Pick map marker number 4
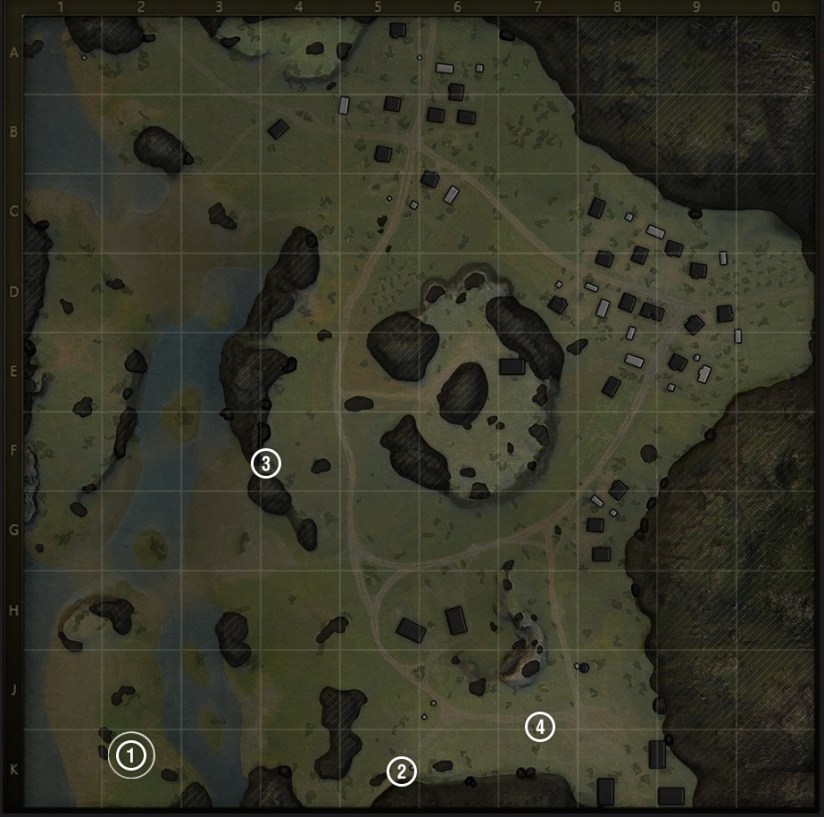This screenshot has width=824, height=817. point(540,727)
